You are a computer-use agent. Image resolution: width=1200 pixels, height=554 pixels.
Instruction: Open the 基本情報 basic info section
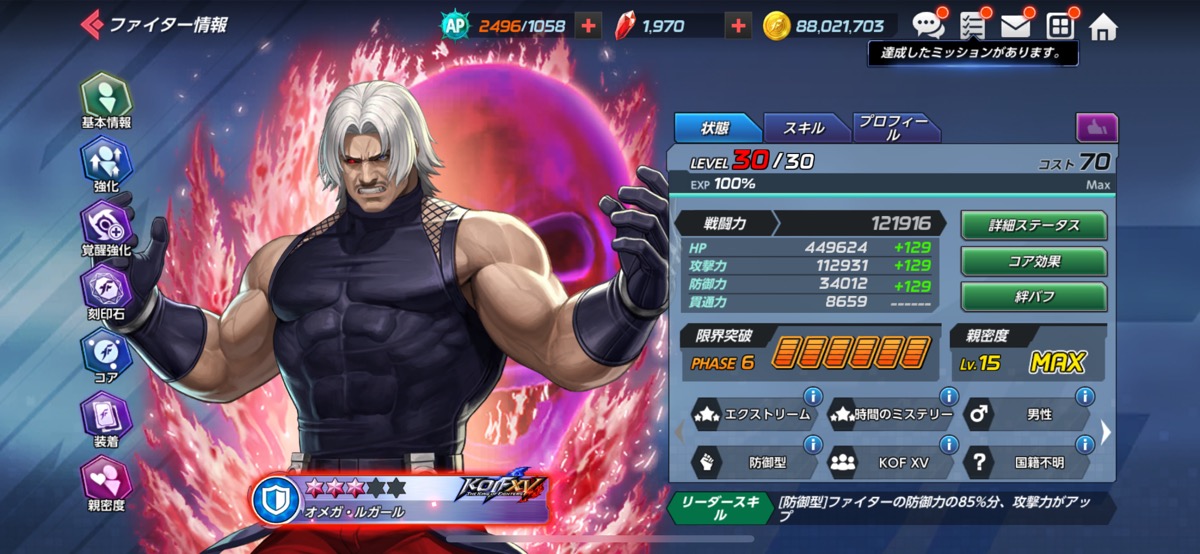(106, 99)
